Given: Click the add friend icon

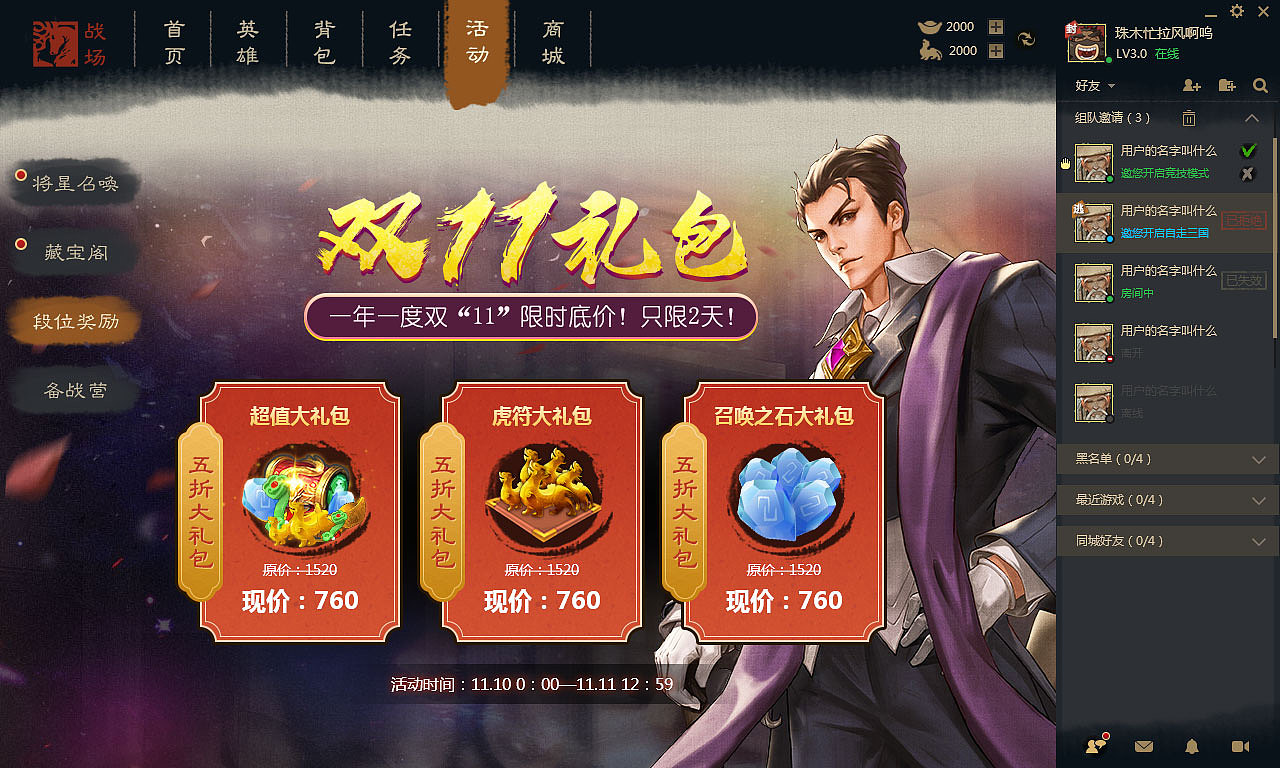Looking at the screenshot, I should coord(1192,85).
